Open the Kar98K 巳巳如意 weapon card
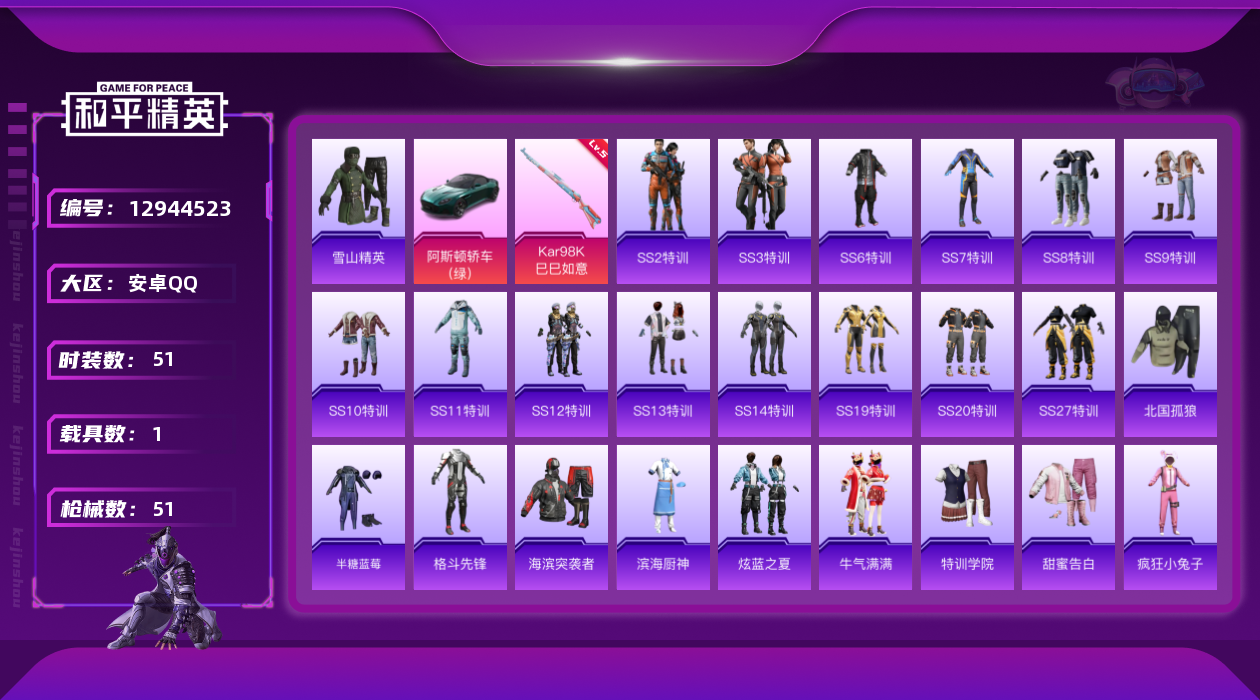Image resolution: width=1260 pixels, height=700 pixels. (561, 211)
